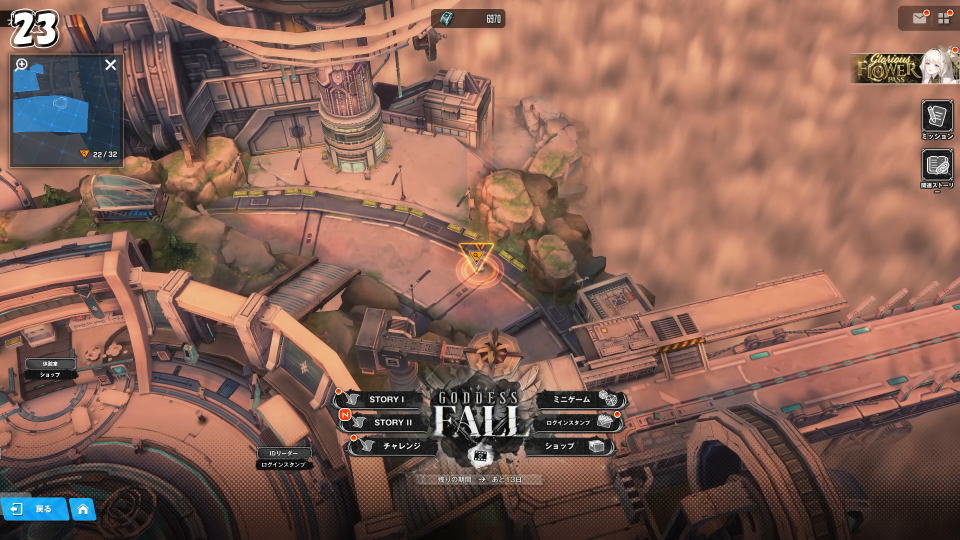The height and width of the screenshot is (540, 960).
Task: Open the ミッション missions panel
Action: click(x=937, y=117)
